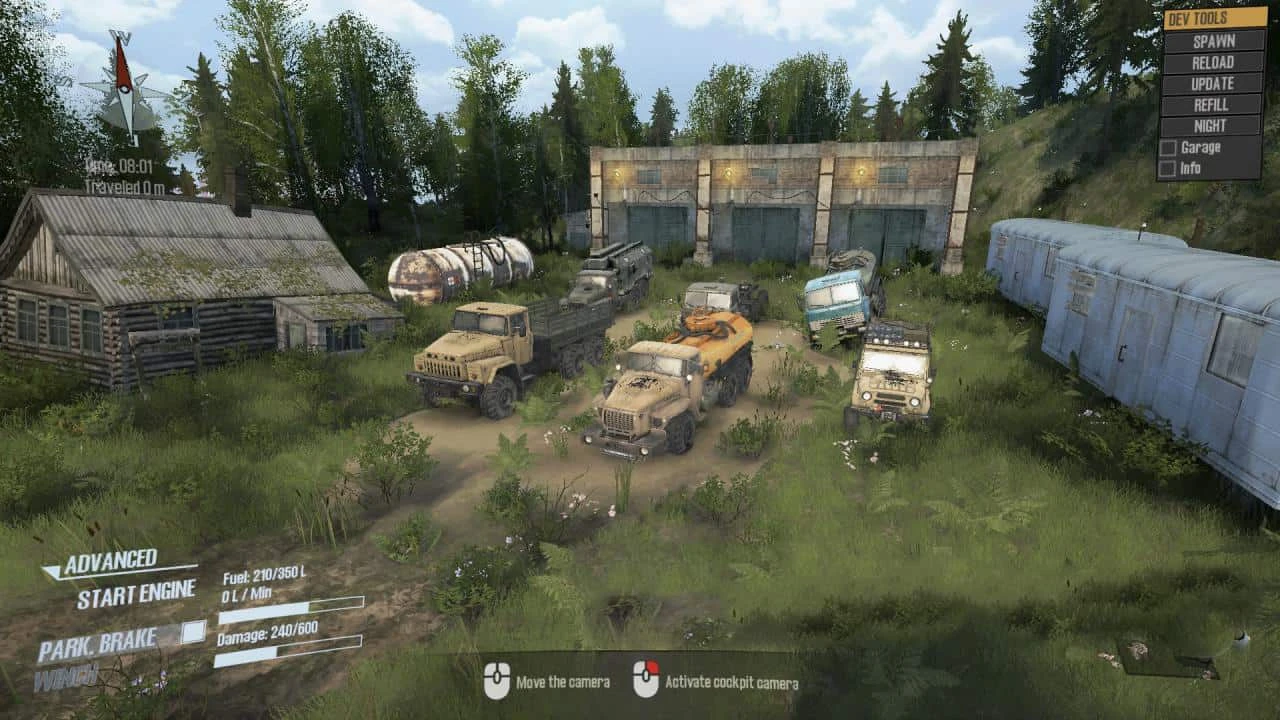This screenshot has width=1280, height=720.
Task: Enable the Garage checkbox in Dev Tools
Action: [1167, 146]
